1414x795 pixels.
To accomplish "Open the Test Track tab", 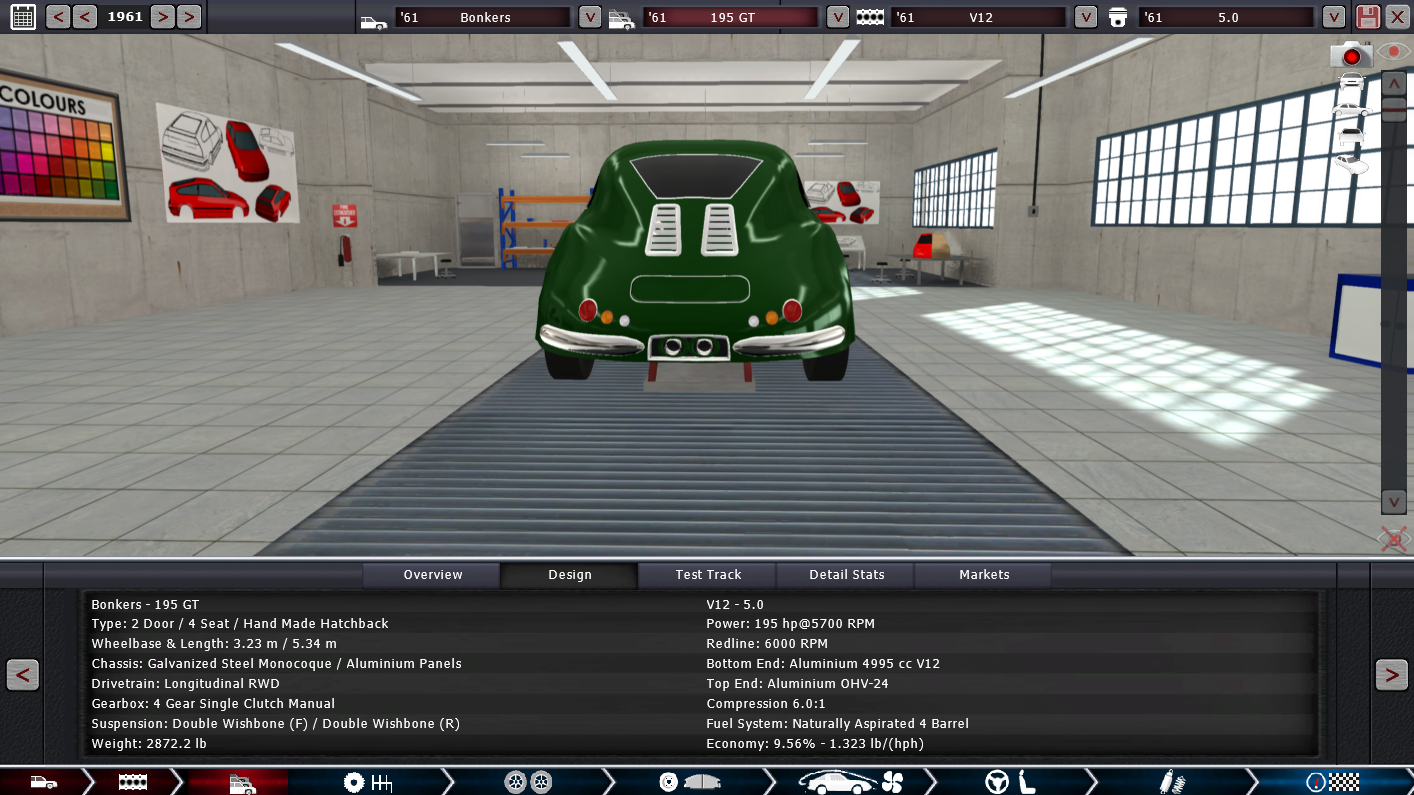I will 708,575.
